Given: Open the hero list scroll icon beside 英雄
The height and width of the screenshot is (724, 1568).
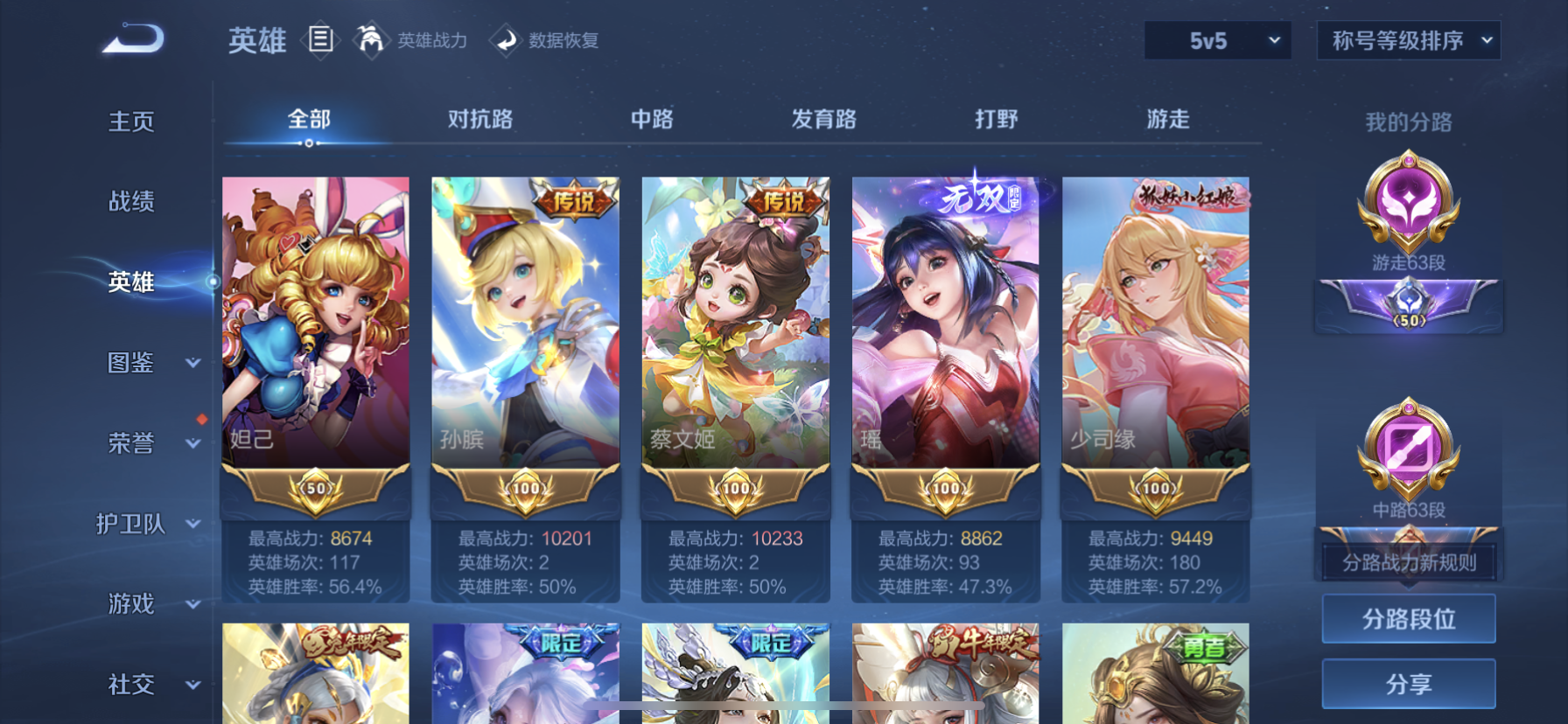Looking at the screenshot, I should [x=321, y=40].
